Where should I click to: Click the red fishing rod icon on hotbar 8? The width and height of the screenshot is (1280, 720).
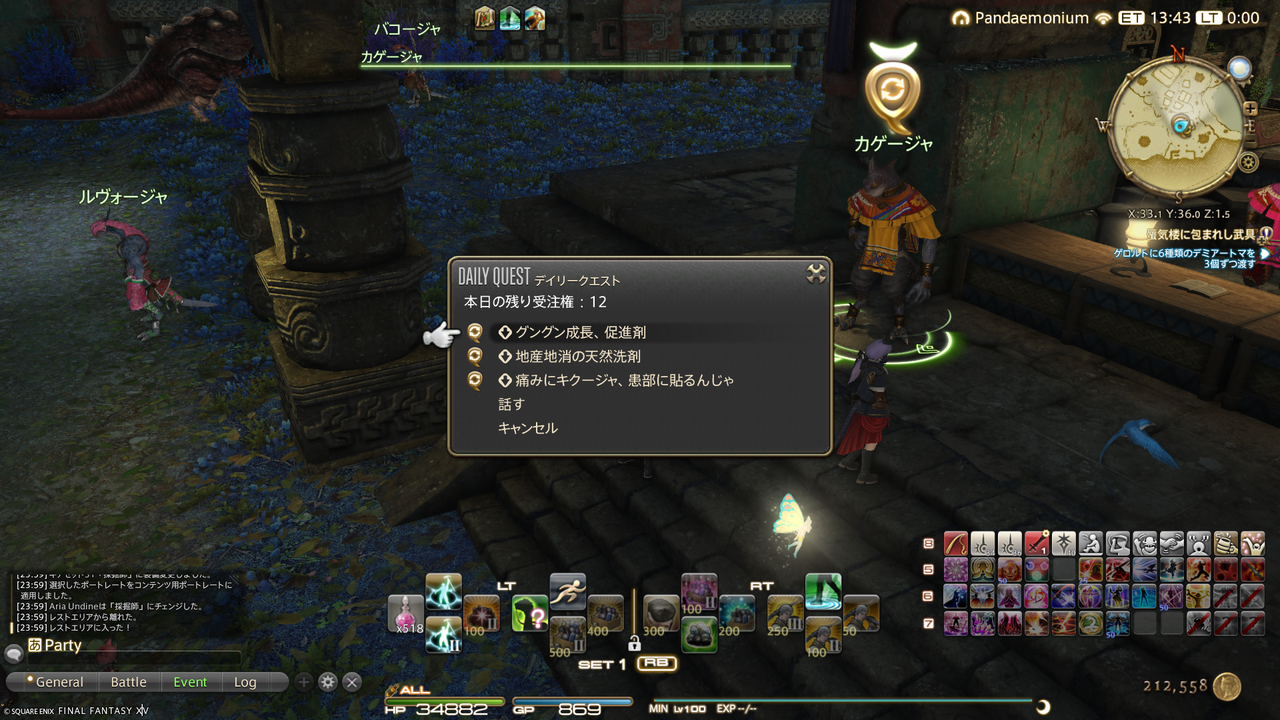click(955, 544)
